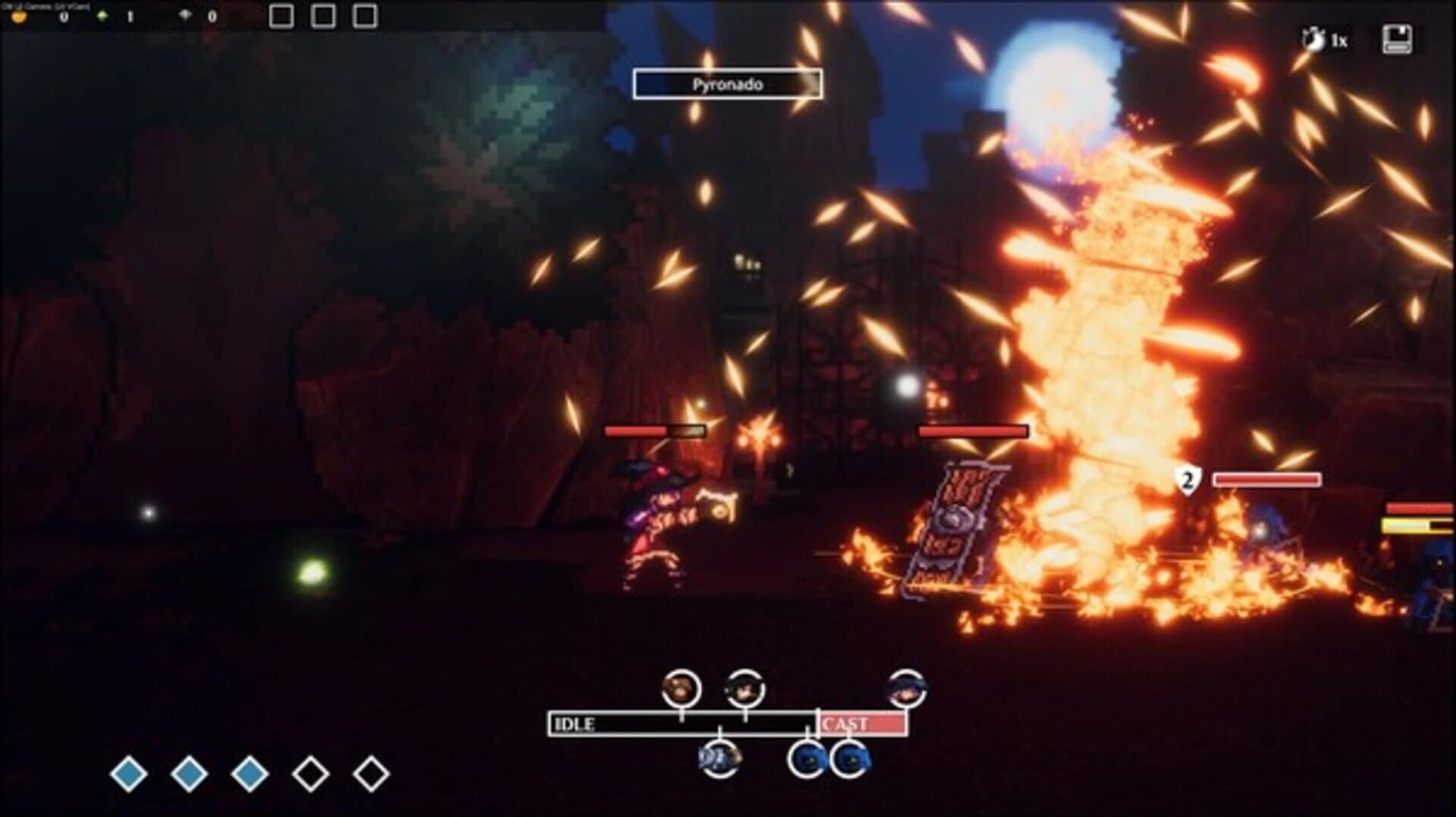
Task: Expand the first empty ability slot at top
Action: coord(281,14)
